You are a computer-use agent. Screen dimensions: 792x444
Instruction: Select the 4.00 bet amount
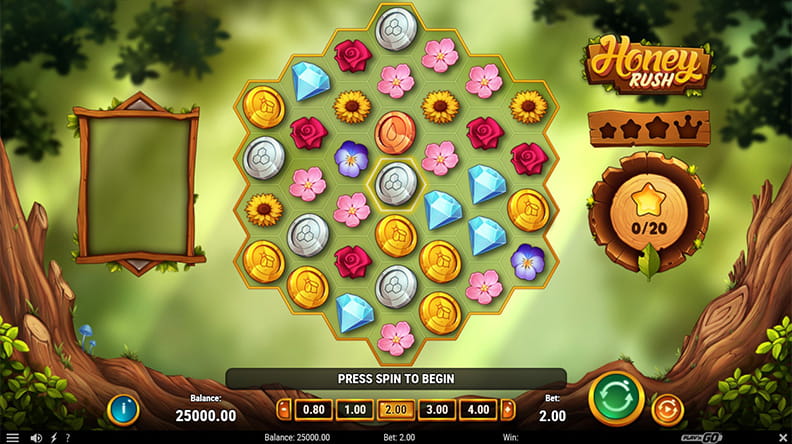coord(478,409)
